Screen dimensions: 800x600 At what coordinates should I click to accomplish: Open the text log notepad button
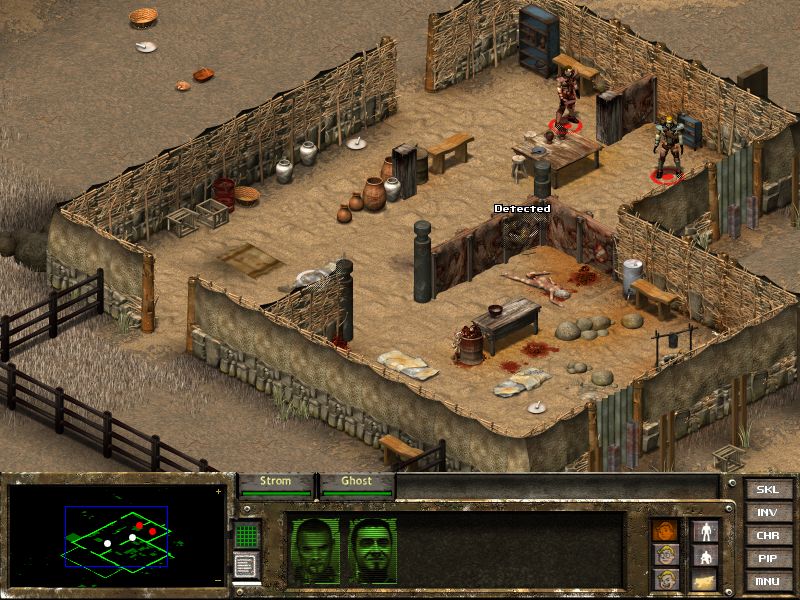tap(246, 564)
